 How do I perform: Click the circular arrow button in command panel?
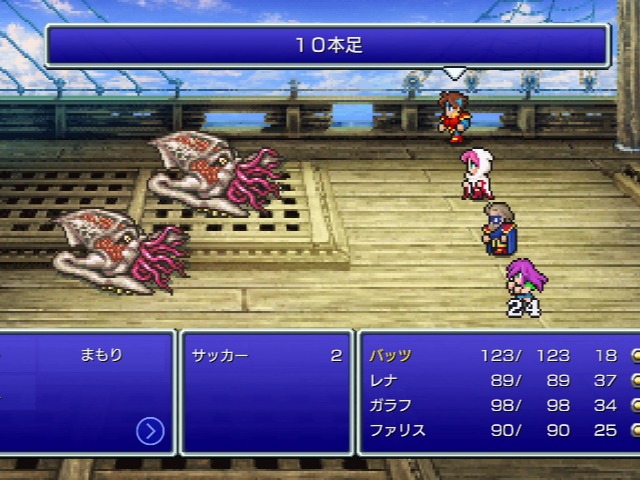(150, 431)
